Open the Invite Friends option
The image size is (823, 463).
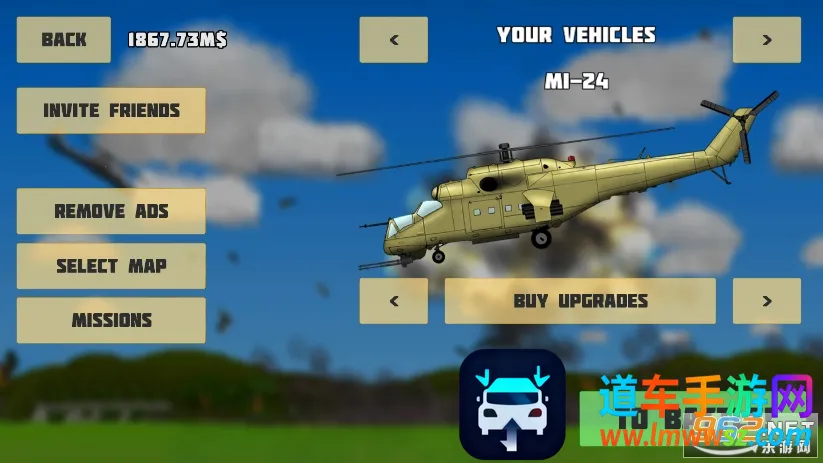(111, 111)
